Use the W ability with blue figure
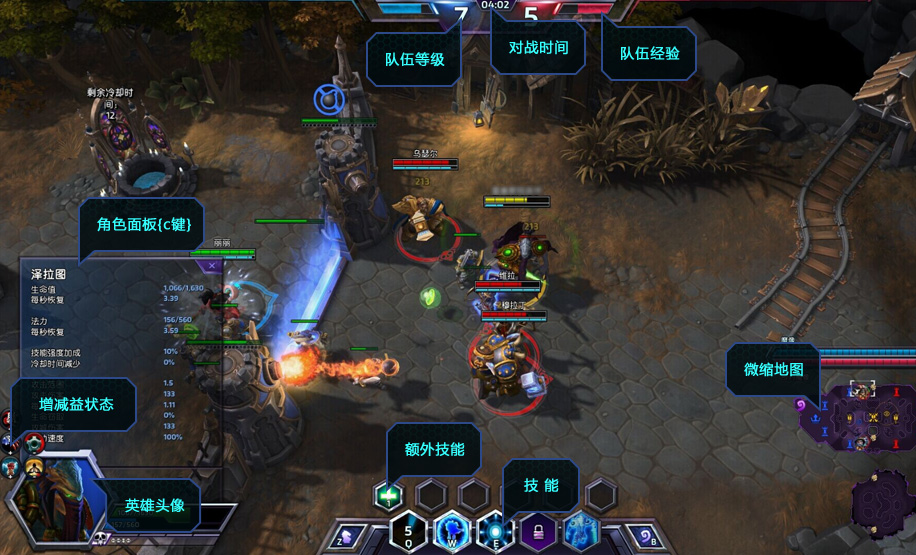 [x=451, y=532]
